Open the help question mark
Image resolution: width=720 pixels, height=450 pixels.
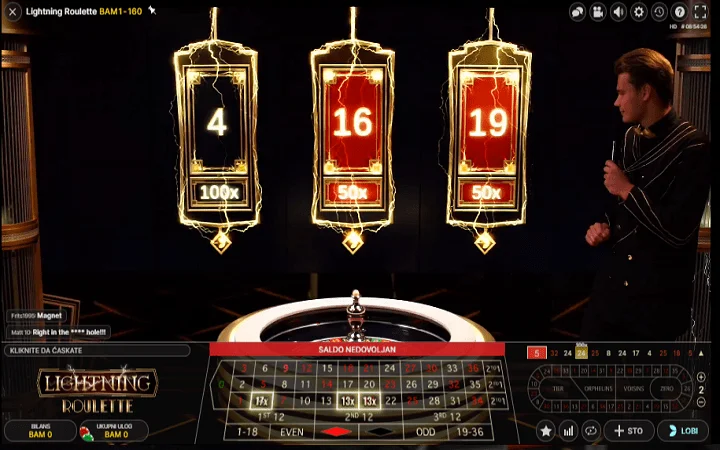tap(679, 12)
